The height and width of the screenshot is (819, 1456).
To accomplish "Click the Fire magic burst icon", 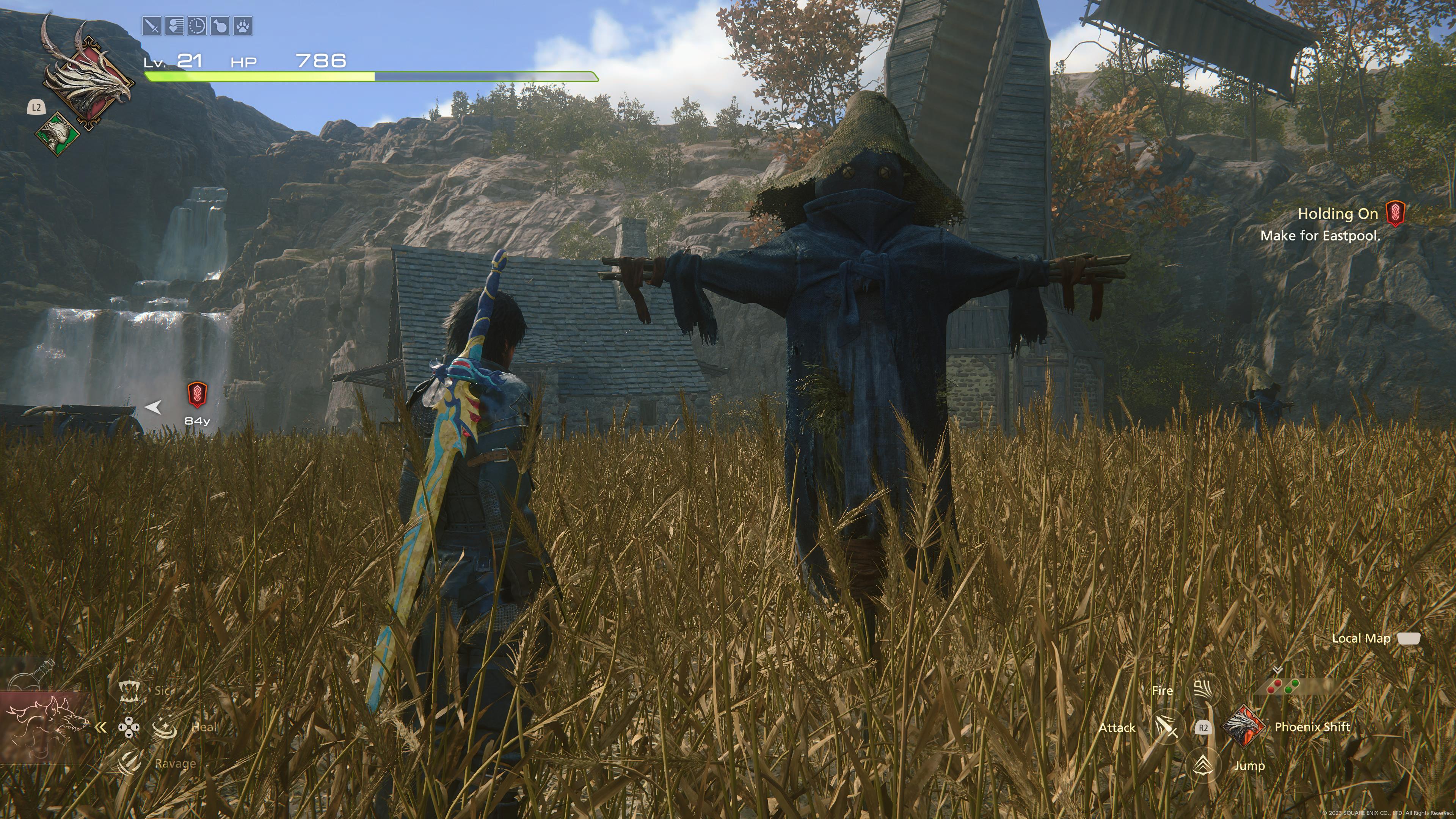I will coord(1205,690).
